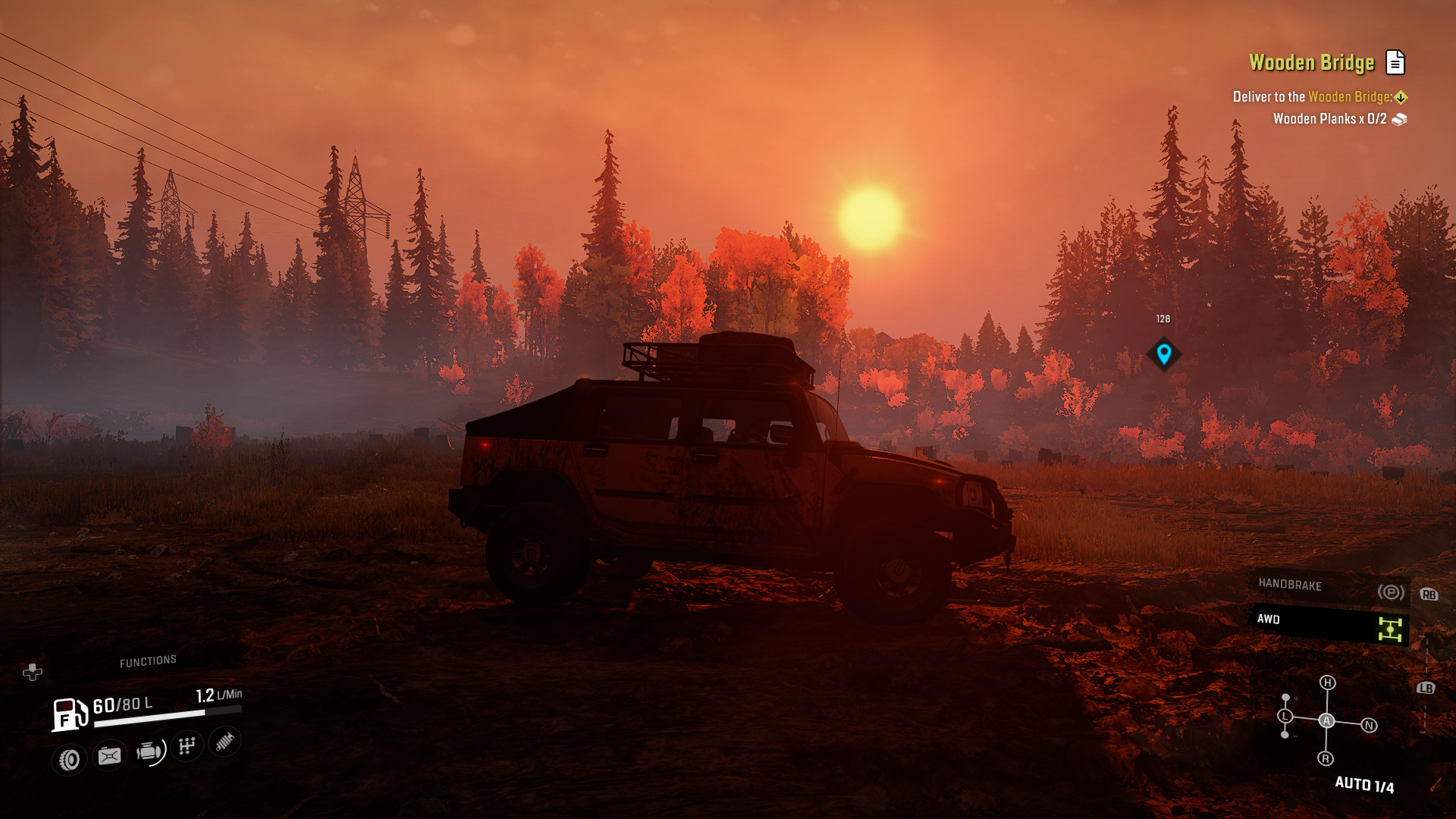Select the tire wheel status icon
This screenshot has width=1456, height=819.
[x=70, y=759]
